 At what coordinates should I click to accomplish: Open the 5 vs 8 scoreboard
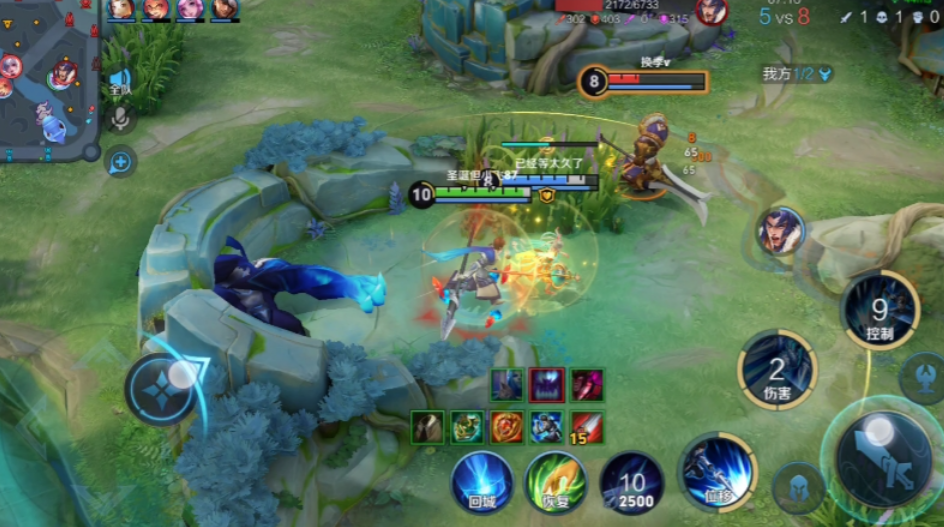point(783,16)
